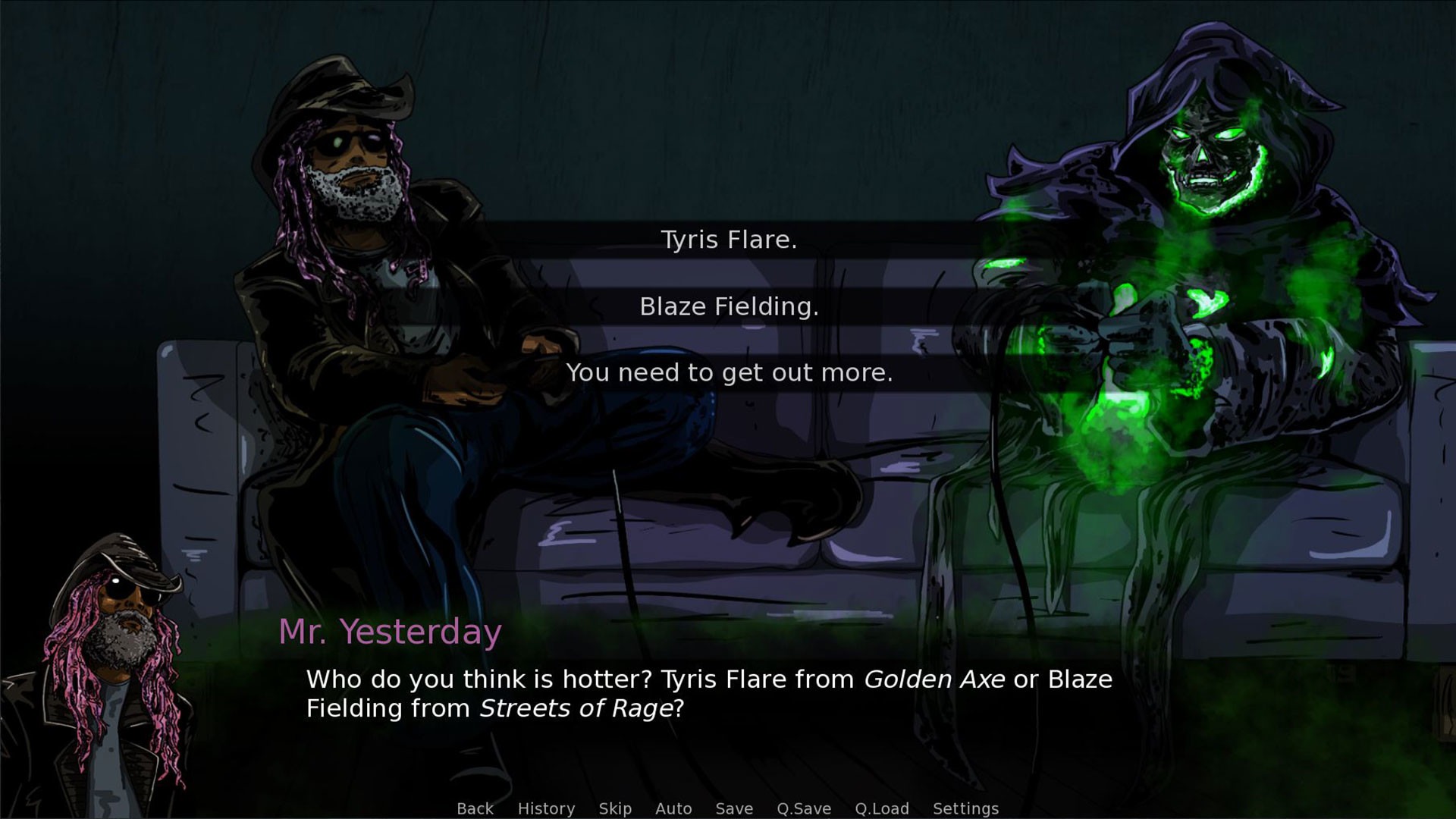
Task: Choose the "Tyris Flare." reply
Action: [729, 240]
